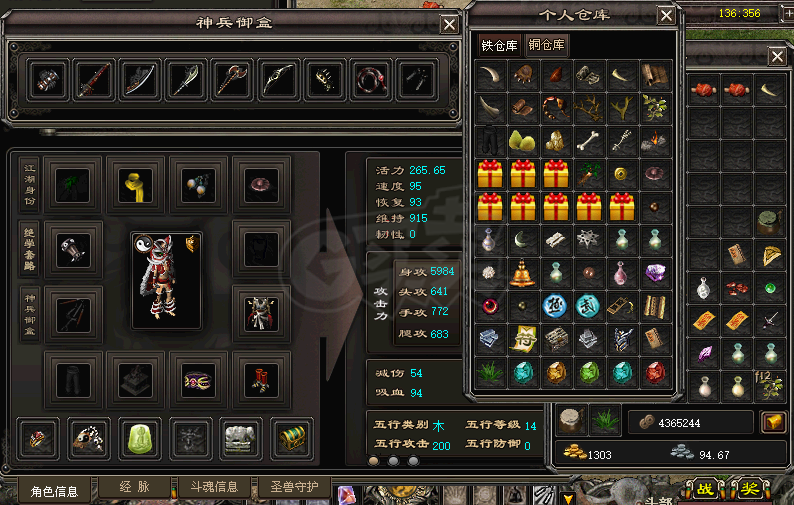Open the 圣兽守护 guardian beast tab
Screen dimensions: 794x505
click(x=294, y=488)
